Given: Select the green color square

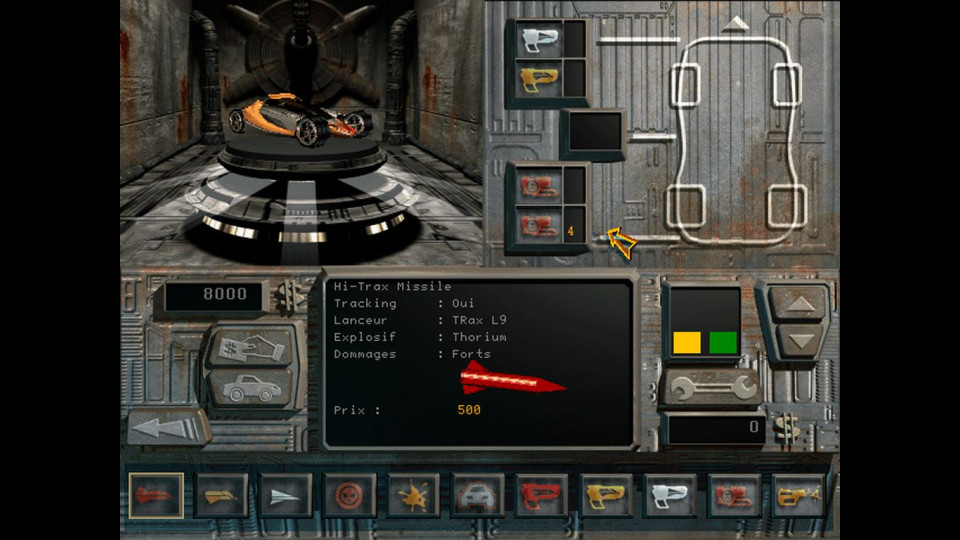Looking at the screenshot, I should pyautogui.click(x=723, y=343).
